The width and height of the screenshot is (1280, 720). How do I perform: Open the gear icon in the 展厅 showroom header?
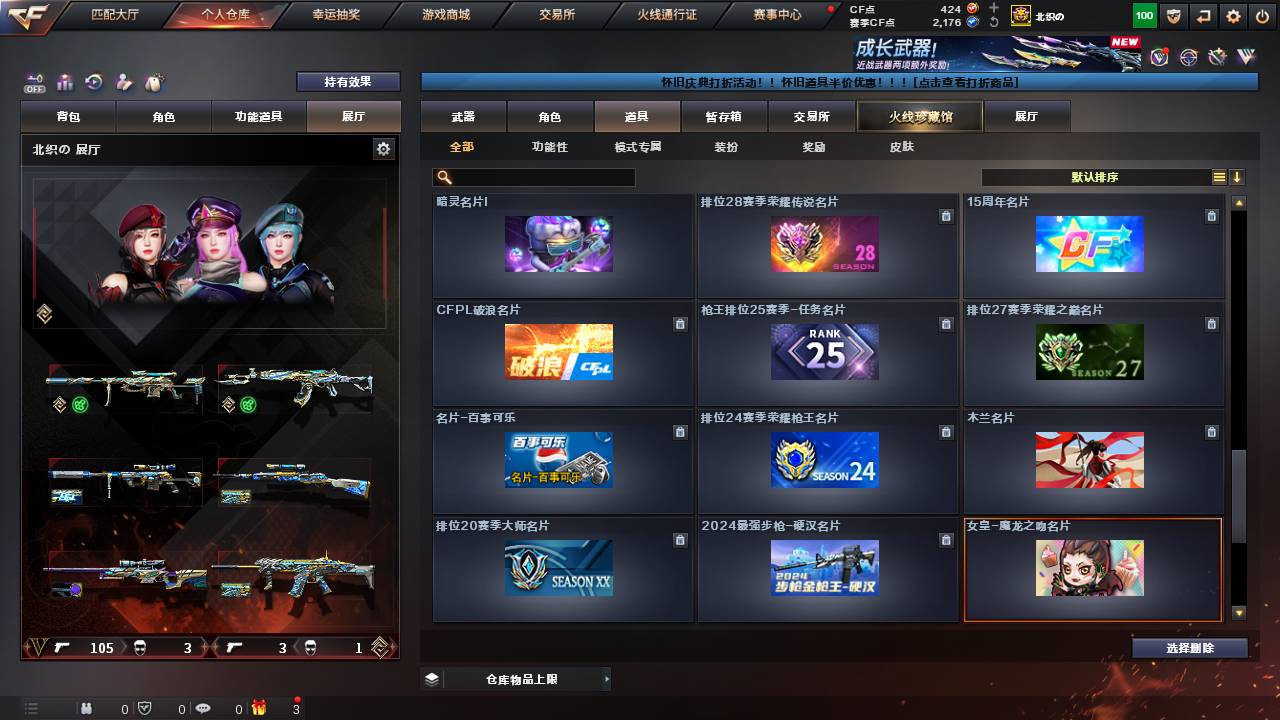[x=383, y=147]
